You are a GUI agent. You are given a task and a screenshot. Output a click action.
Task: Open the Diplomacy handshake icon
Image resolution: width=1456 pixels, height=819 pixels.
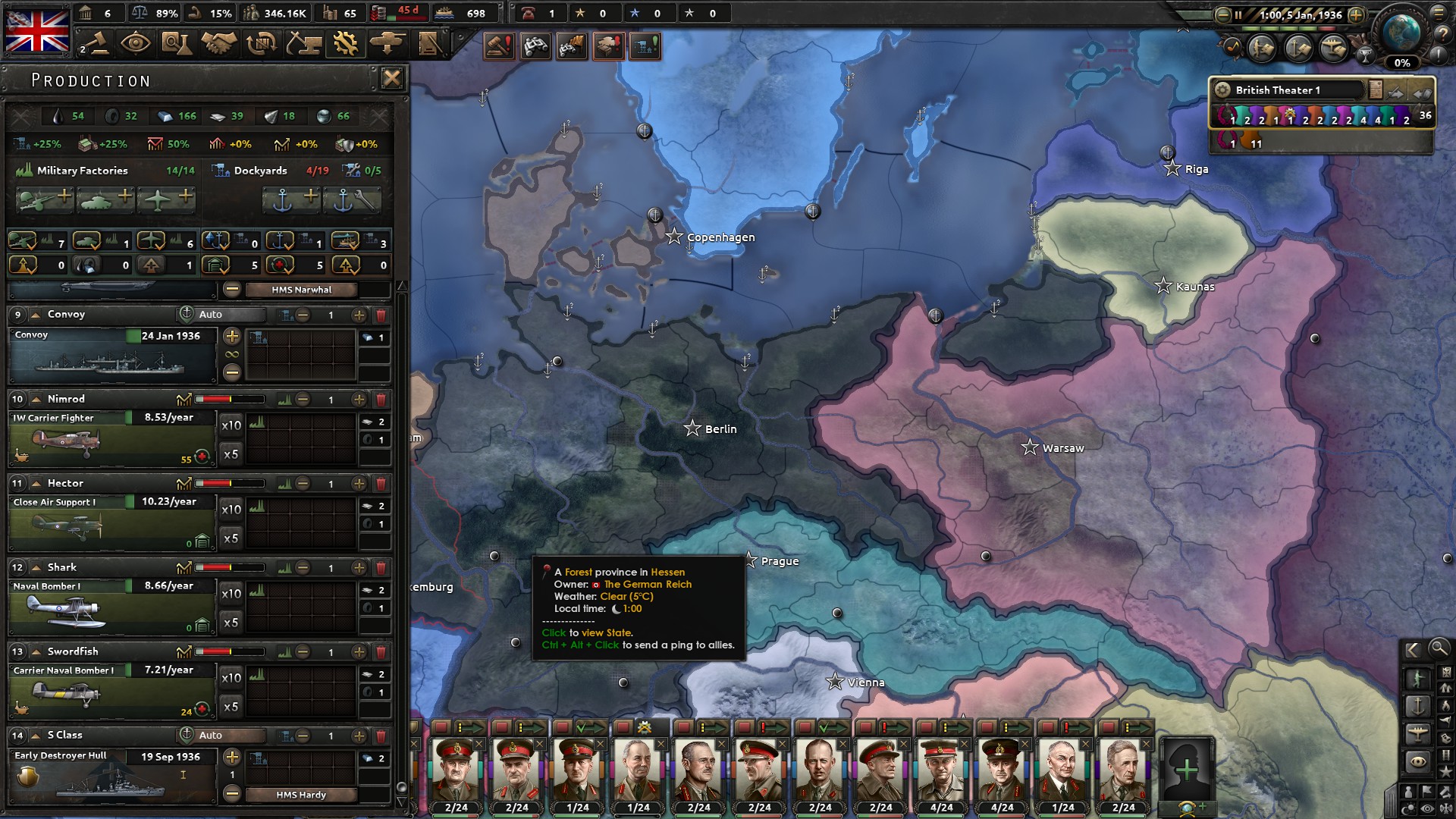(x=218, y=44)
